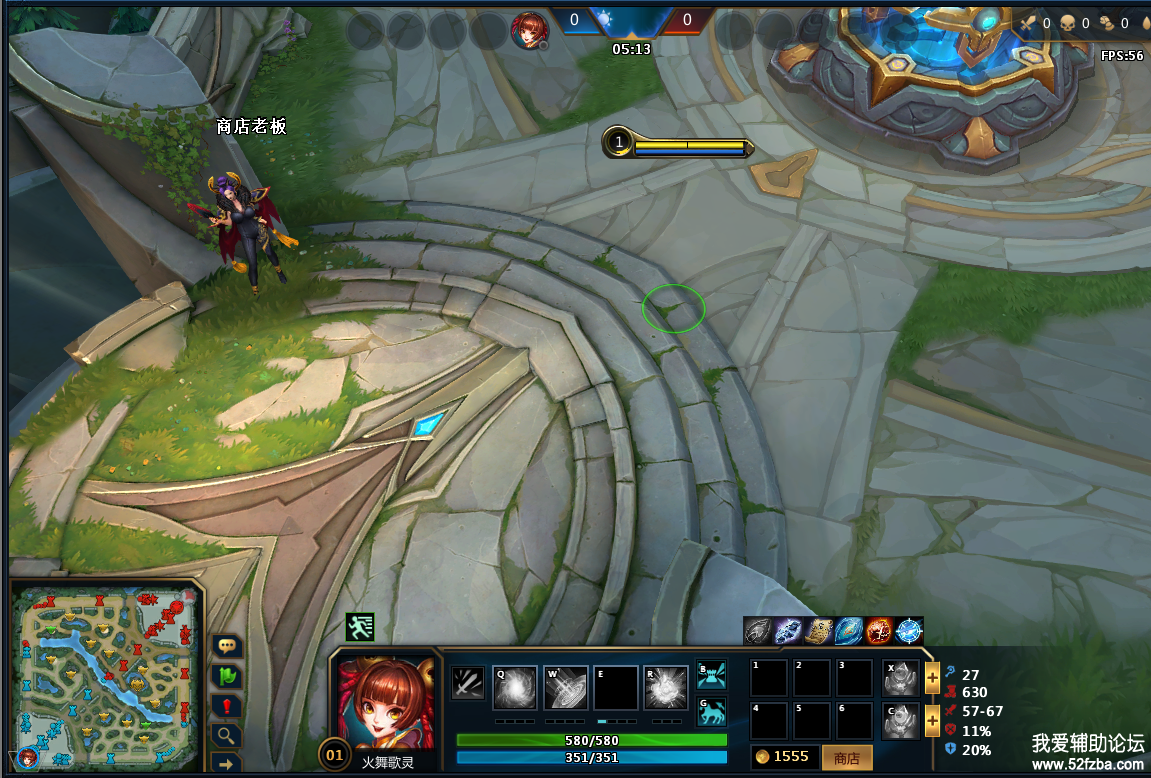Click the arrow button beside minimap

pyautogui.click(x=227, y=765)
